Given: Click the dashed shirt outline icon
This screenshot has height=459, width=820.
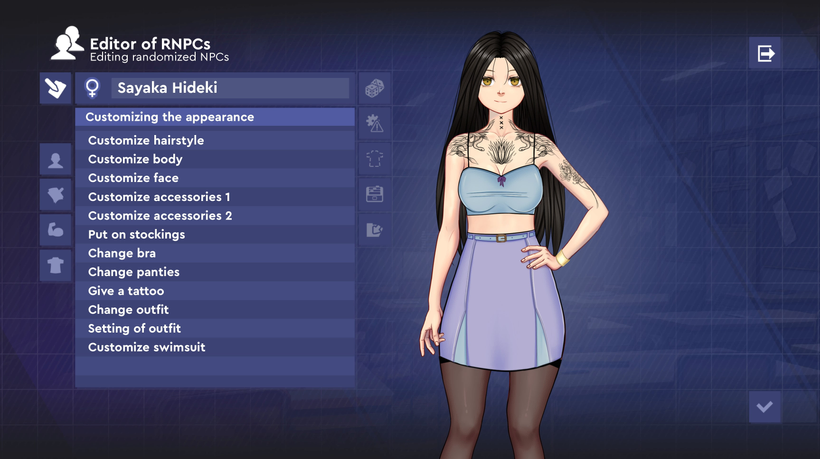Looking at the screenshot, I should coord(374,158).
